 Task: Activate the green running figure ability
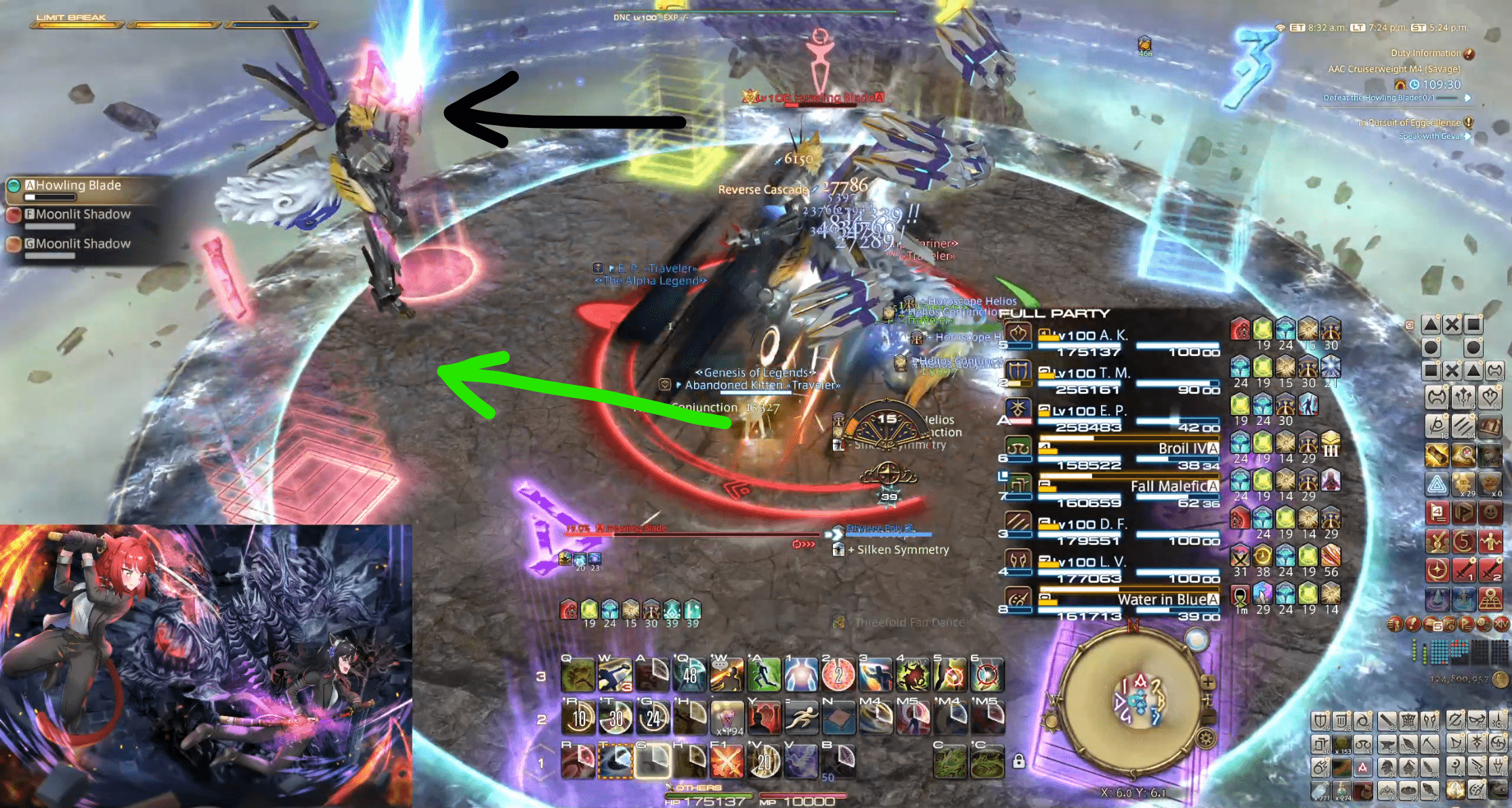[x=764, y=675]
